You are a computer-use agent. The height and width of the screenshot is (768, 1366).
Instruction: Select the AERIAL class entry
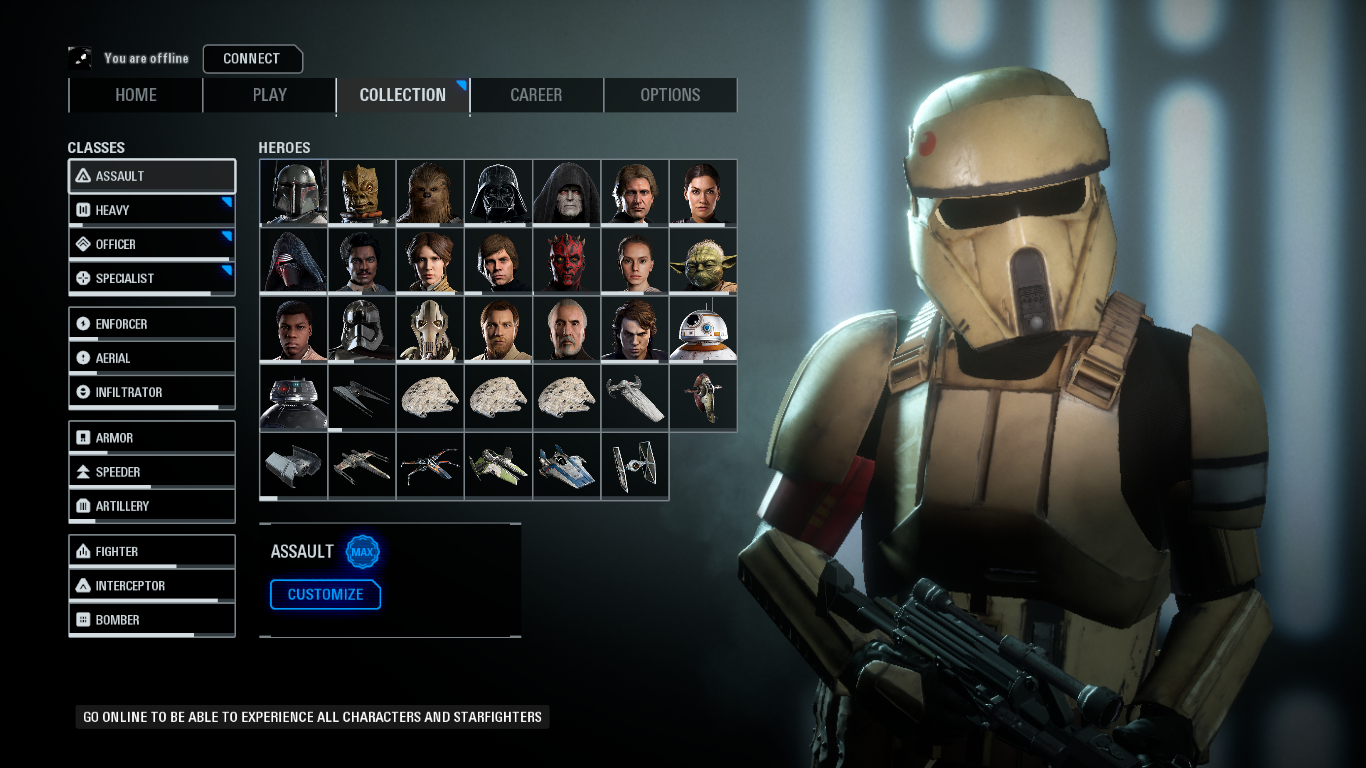152,358
